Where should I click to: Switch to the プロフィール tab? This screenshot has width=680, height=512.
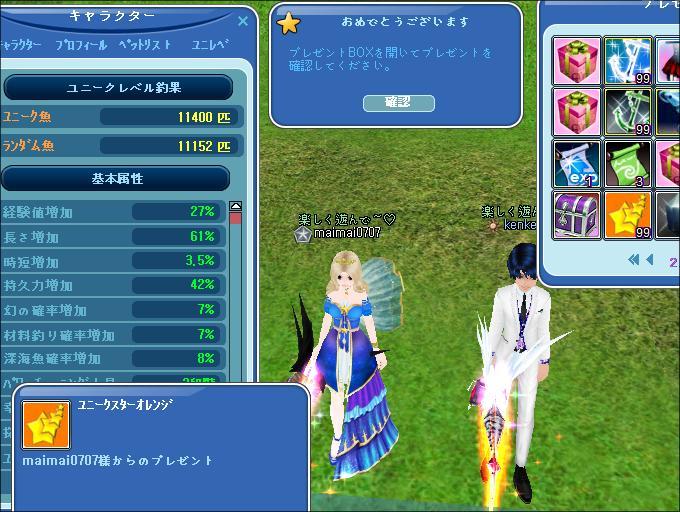pyautogui.click(x=83, y=45)
